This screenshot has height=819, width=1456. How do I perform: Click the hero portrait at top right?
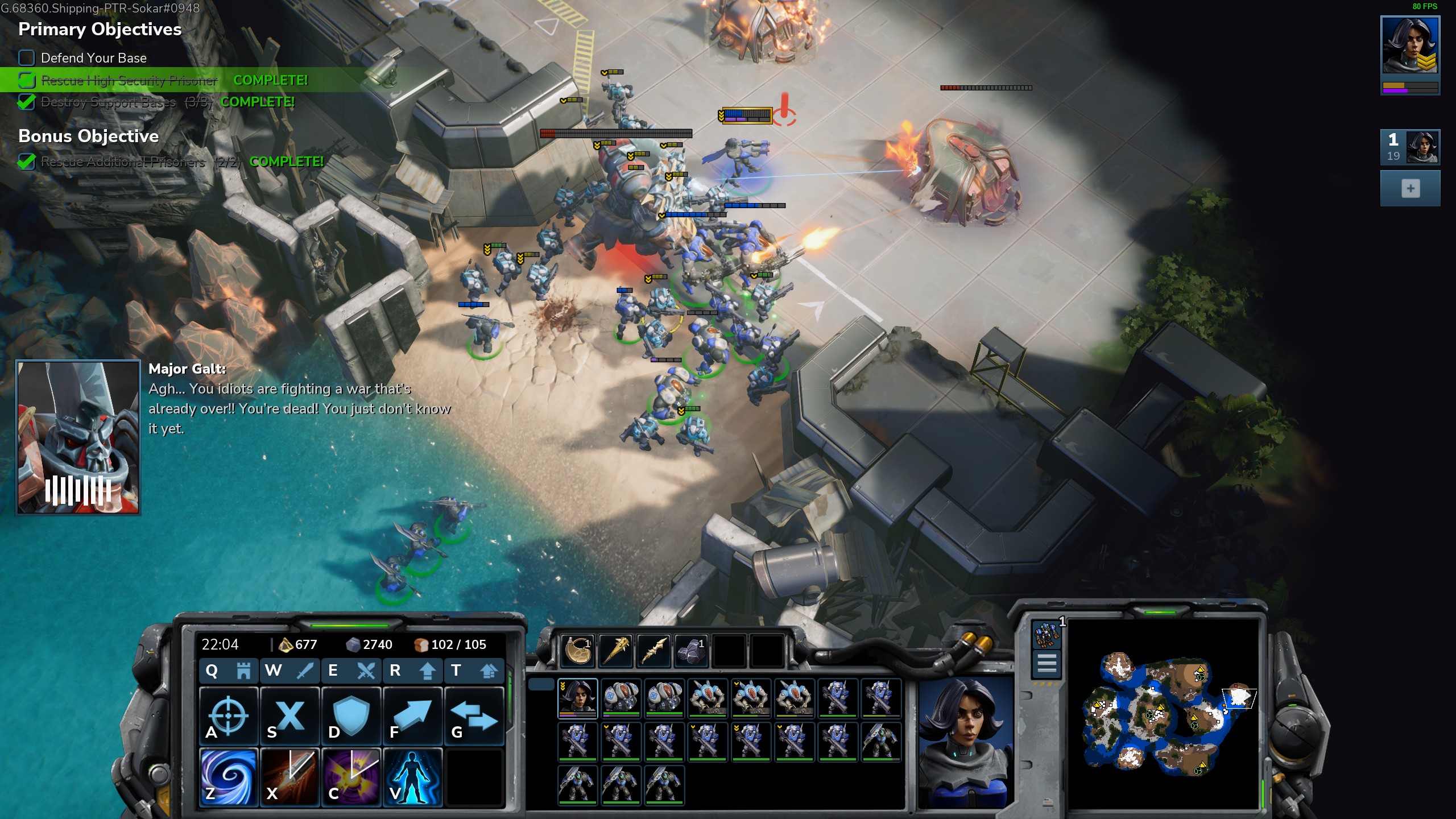[x=1410, y=45]
